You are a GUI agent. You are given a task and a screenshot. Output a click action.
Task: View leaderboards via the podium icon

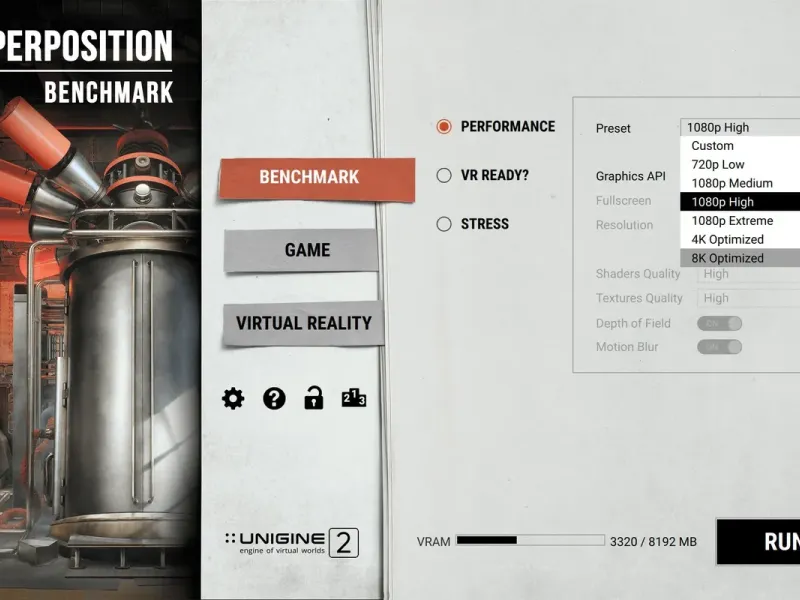coord(354,399)
